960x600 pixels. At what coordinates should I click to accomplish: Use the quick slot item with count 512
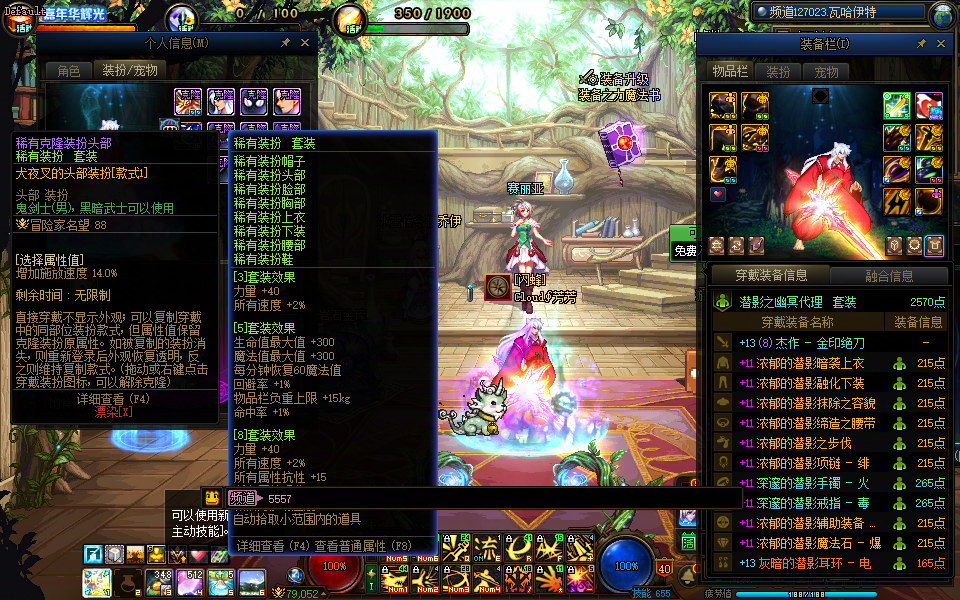tap(190, 580)
